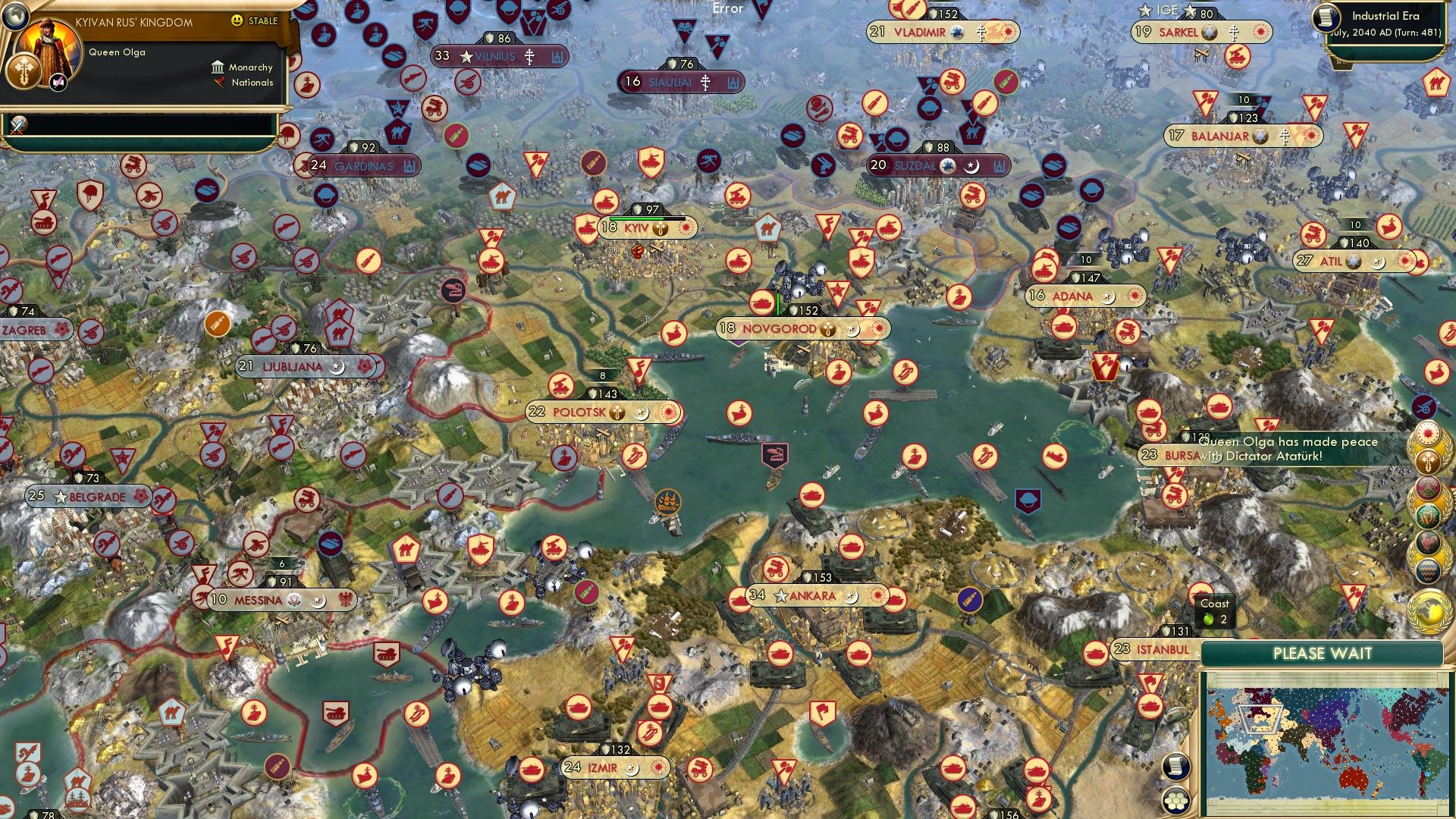Click the rooster notification medallion

(1428, 542)
